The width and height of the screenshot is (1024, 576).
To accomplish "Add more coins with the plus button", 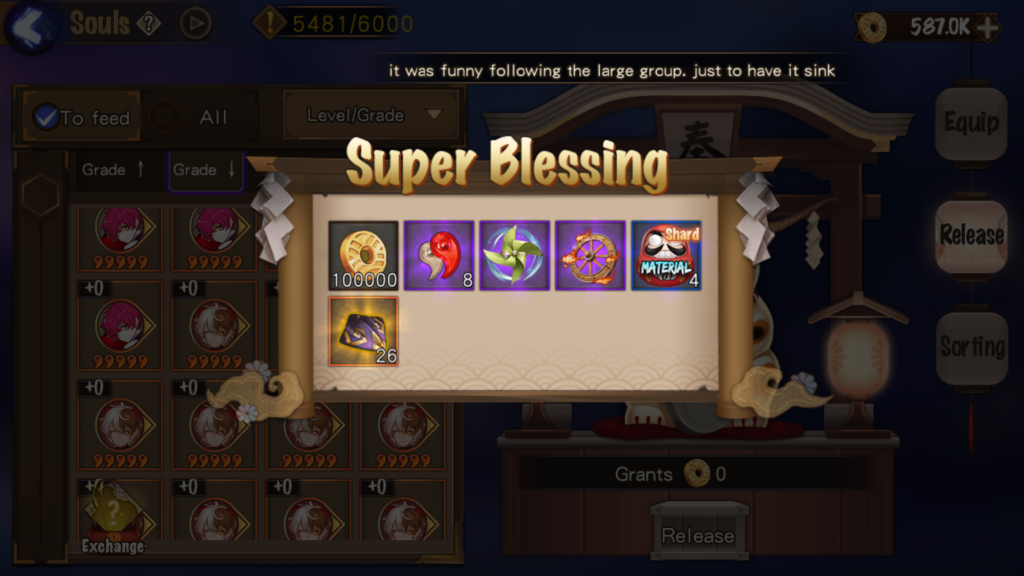I will click(987, 27).
